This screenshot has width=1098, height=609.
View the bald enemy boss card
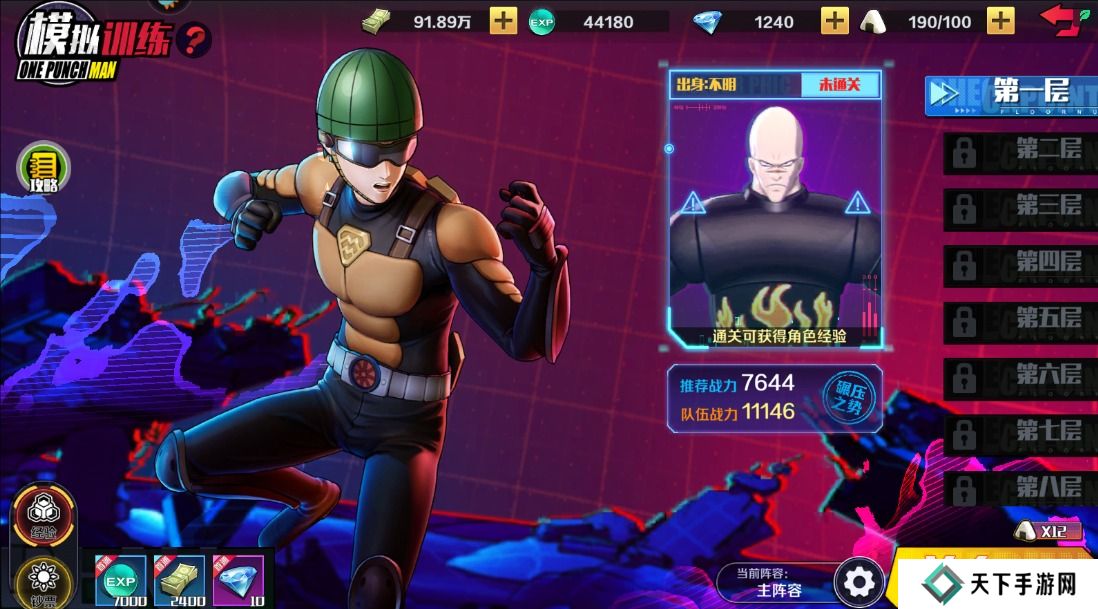(x=775, y=210)
